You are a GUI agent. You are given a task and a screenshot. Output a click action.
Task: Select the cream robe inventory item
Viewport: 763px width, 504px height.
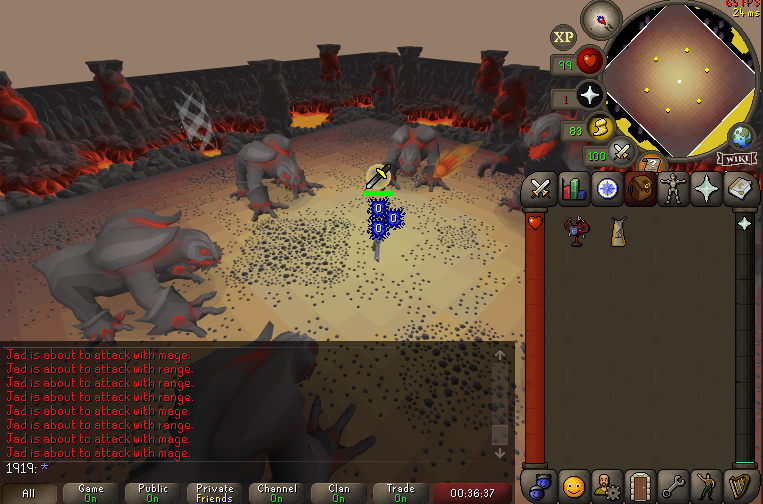(x=618, y=232)
